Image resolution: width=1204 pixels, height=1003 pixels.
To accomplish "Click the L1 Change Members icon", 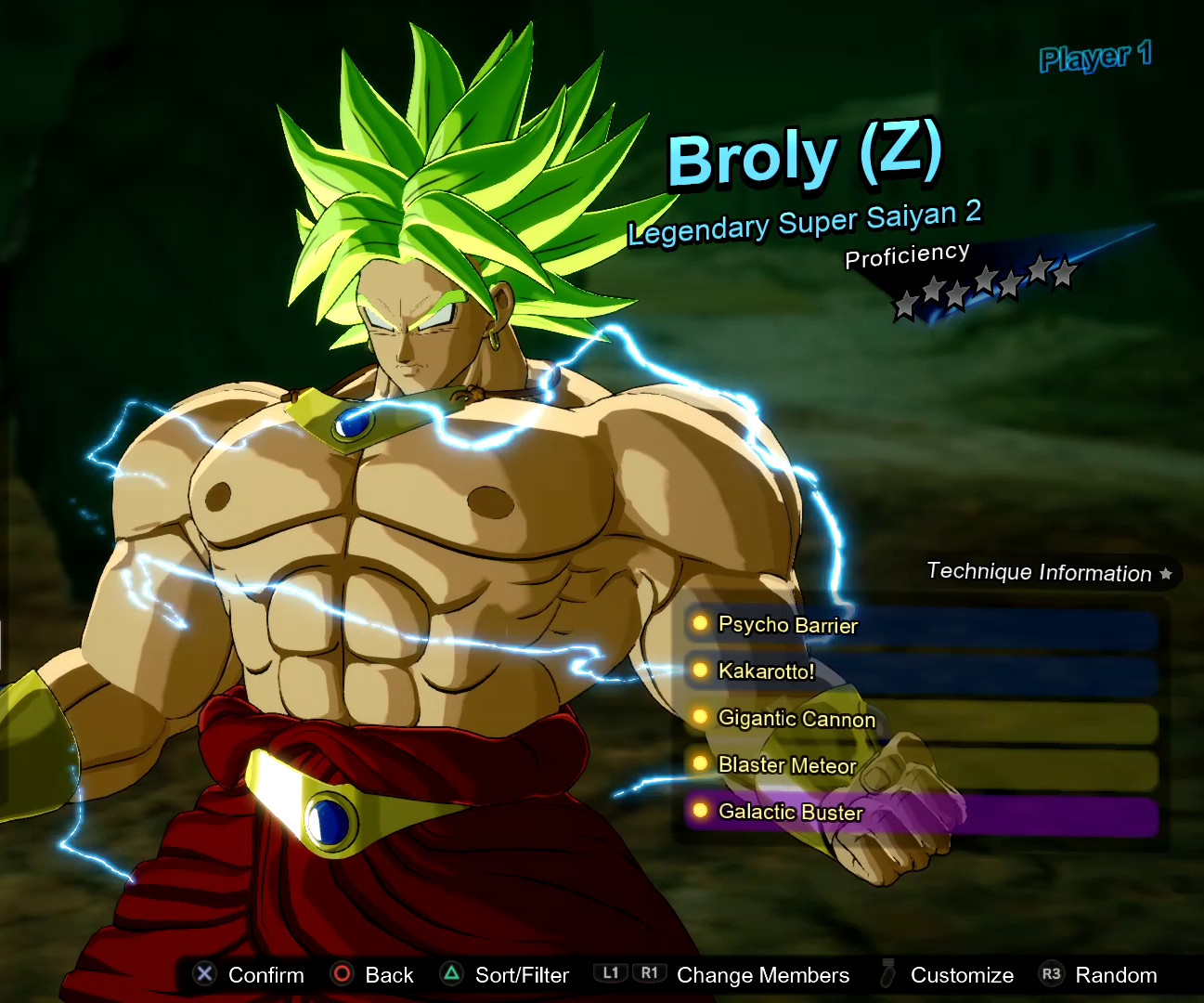I will (610, 973).
